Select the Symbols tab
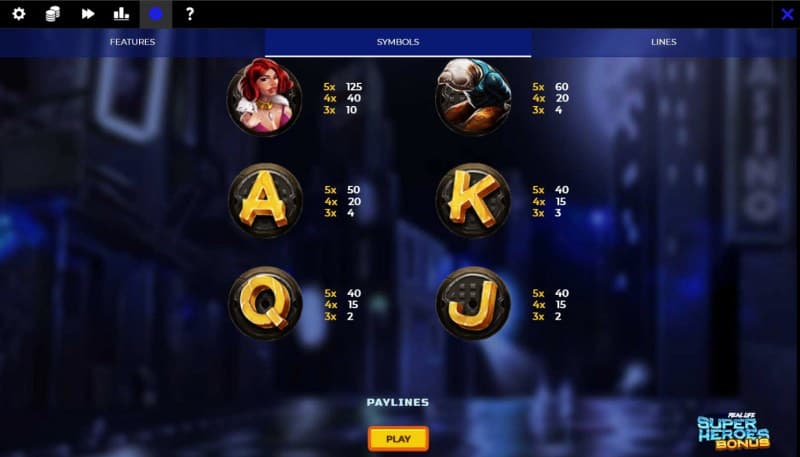This screenshot has width=800, height=457. [x=398, y=42]
